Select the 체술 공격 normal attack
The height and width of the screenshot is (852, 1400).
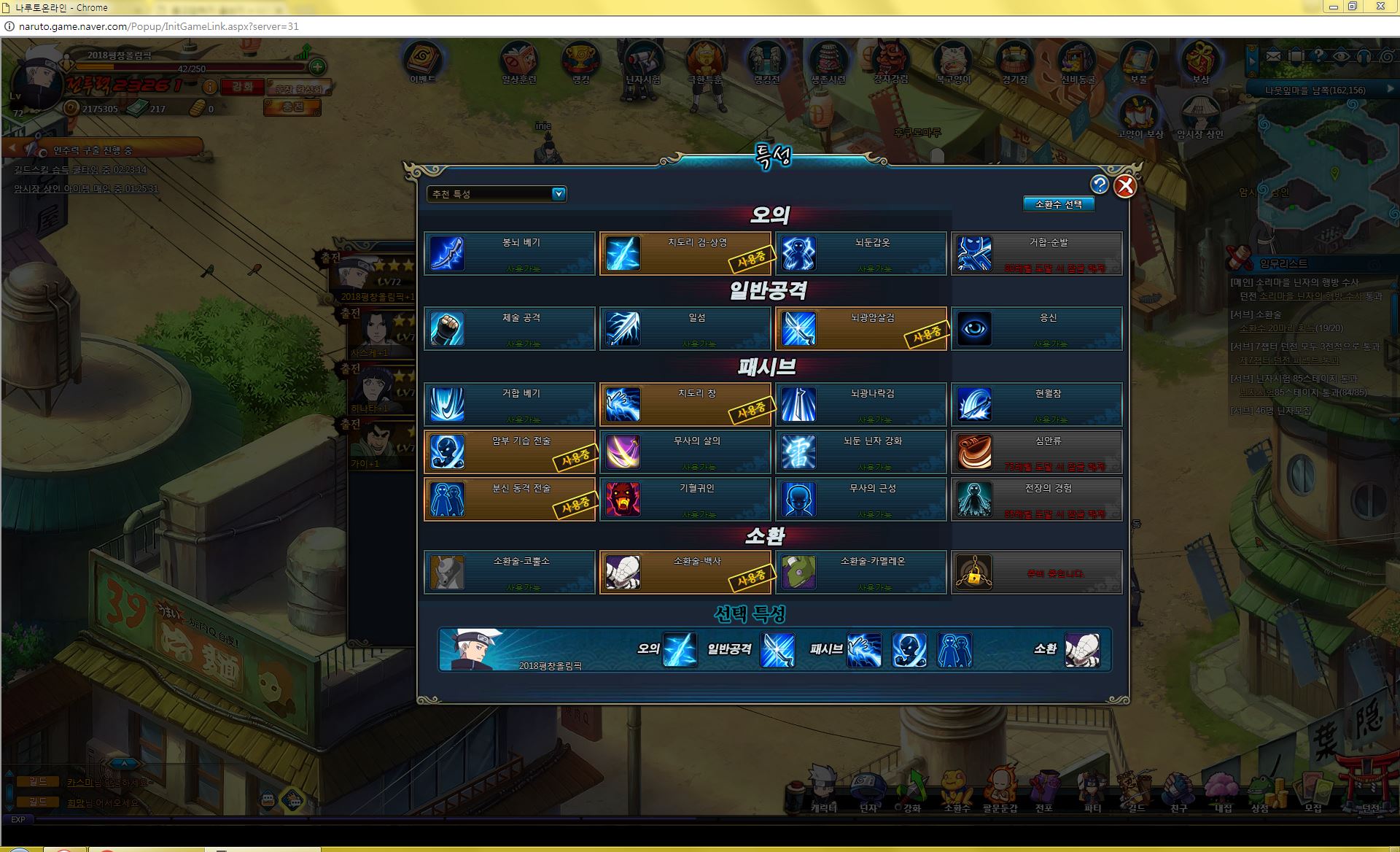coord(510,329)
